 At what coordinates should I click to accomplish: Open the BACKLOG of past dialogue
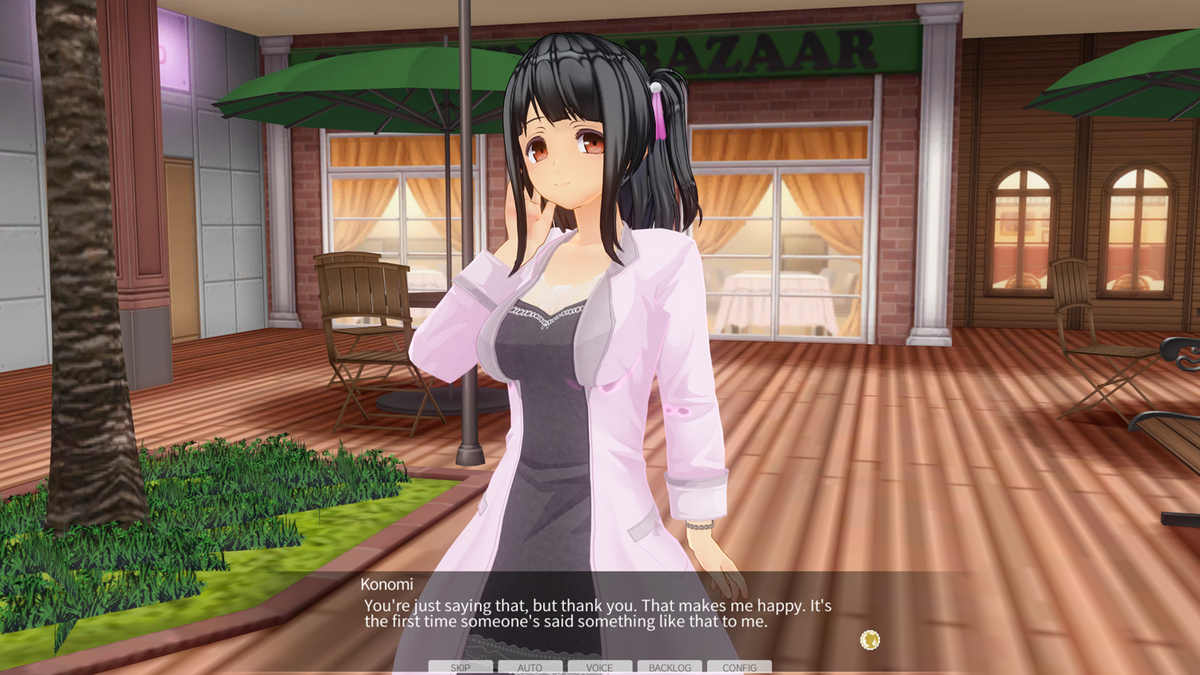pyautogui.click(x=669, y=667)
